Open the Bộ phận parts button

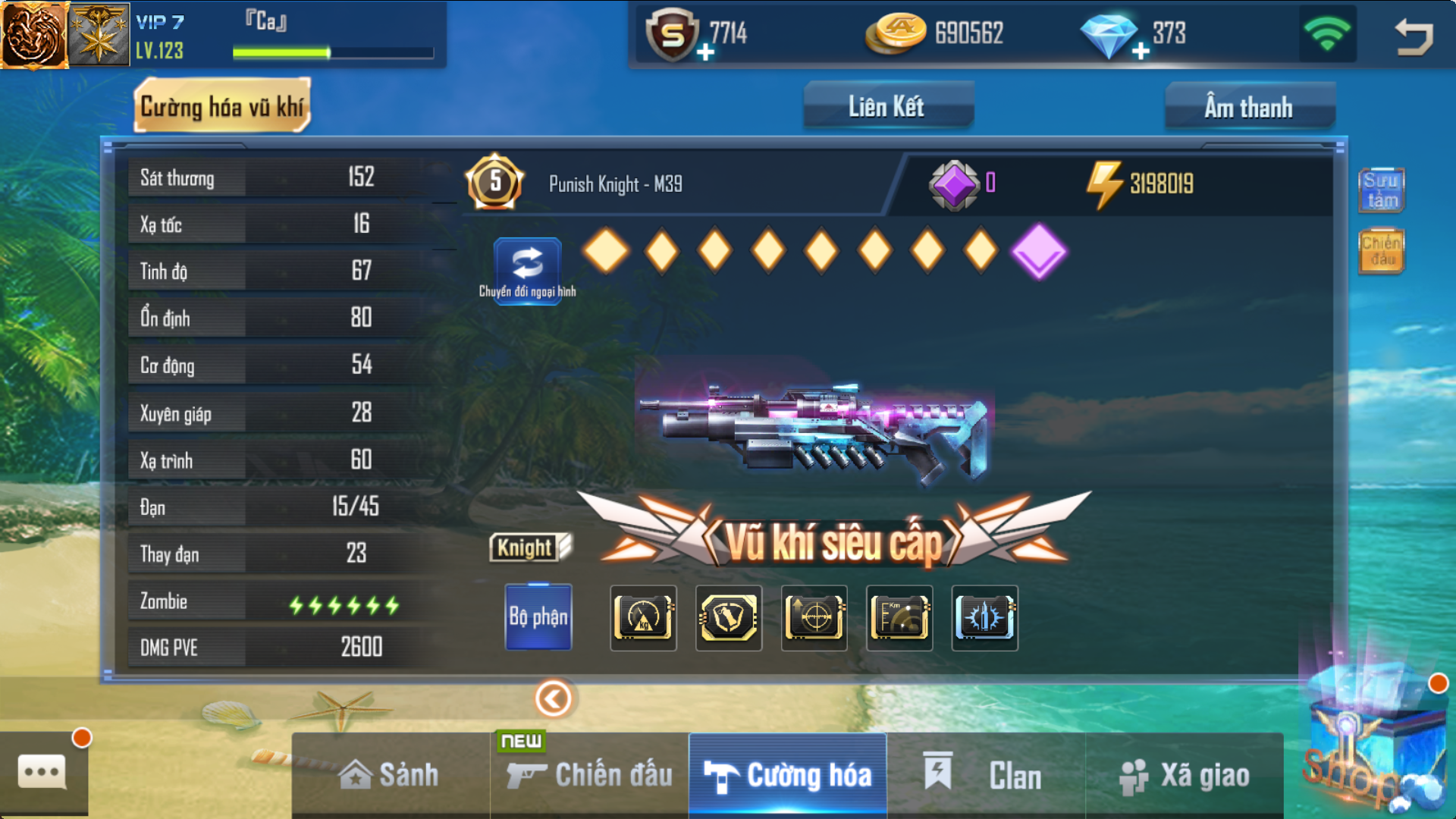(x=538, y=617)
